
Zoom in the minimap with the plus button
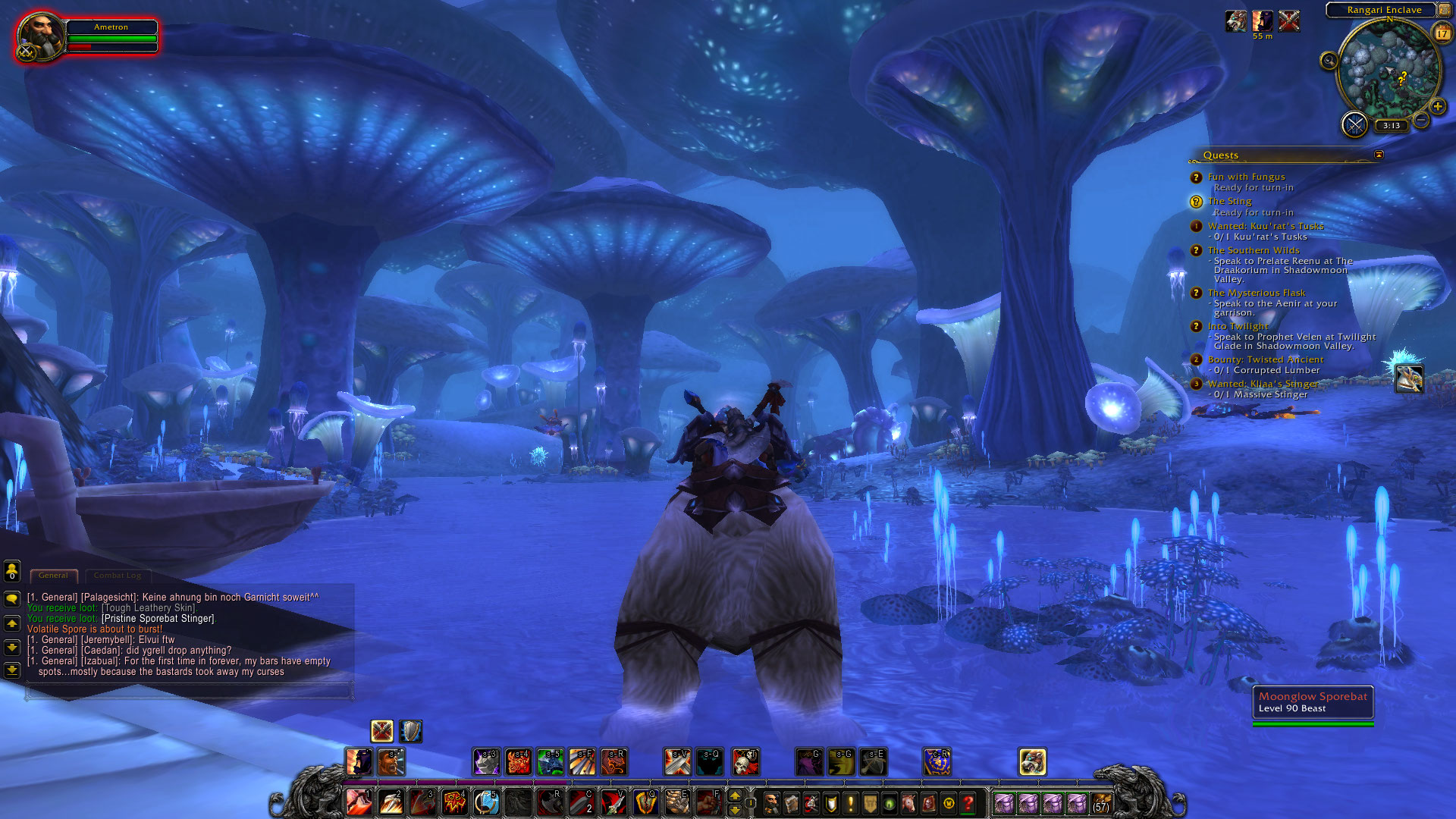pyautogui.click(x=1437, y=107)
